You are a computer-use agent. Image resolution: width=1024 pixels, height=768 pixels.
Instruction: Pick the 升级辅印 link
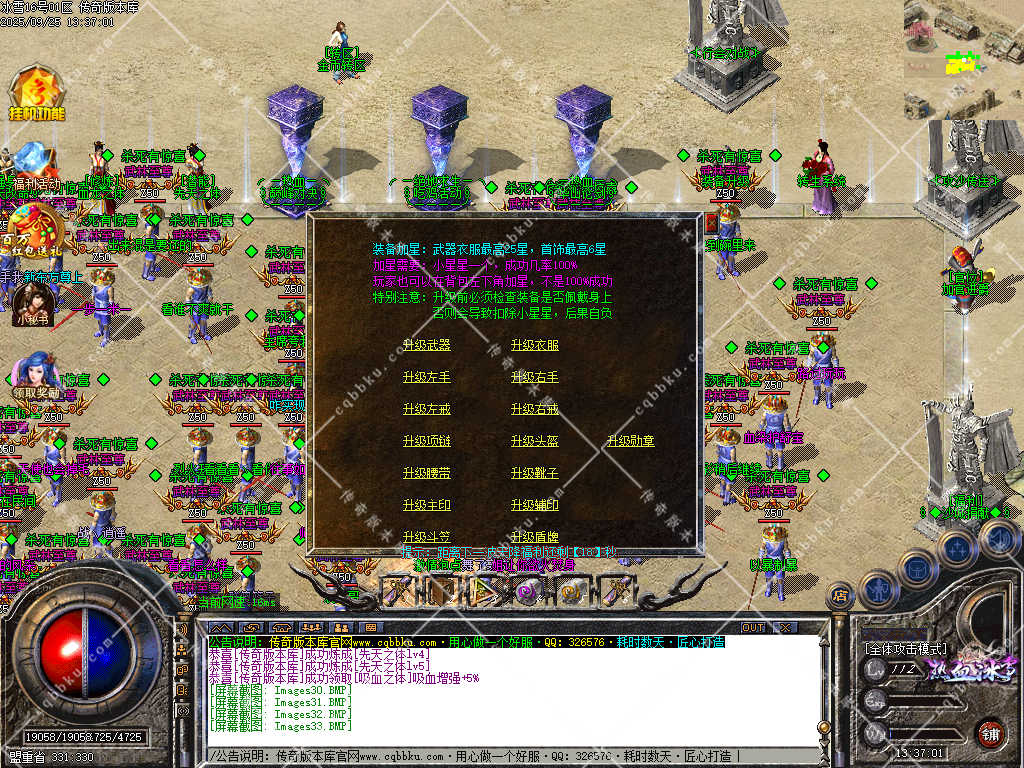coord(535,505)
